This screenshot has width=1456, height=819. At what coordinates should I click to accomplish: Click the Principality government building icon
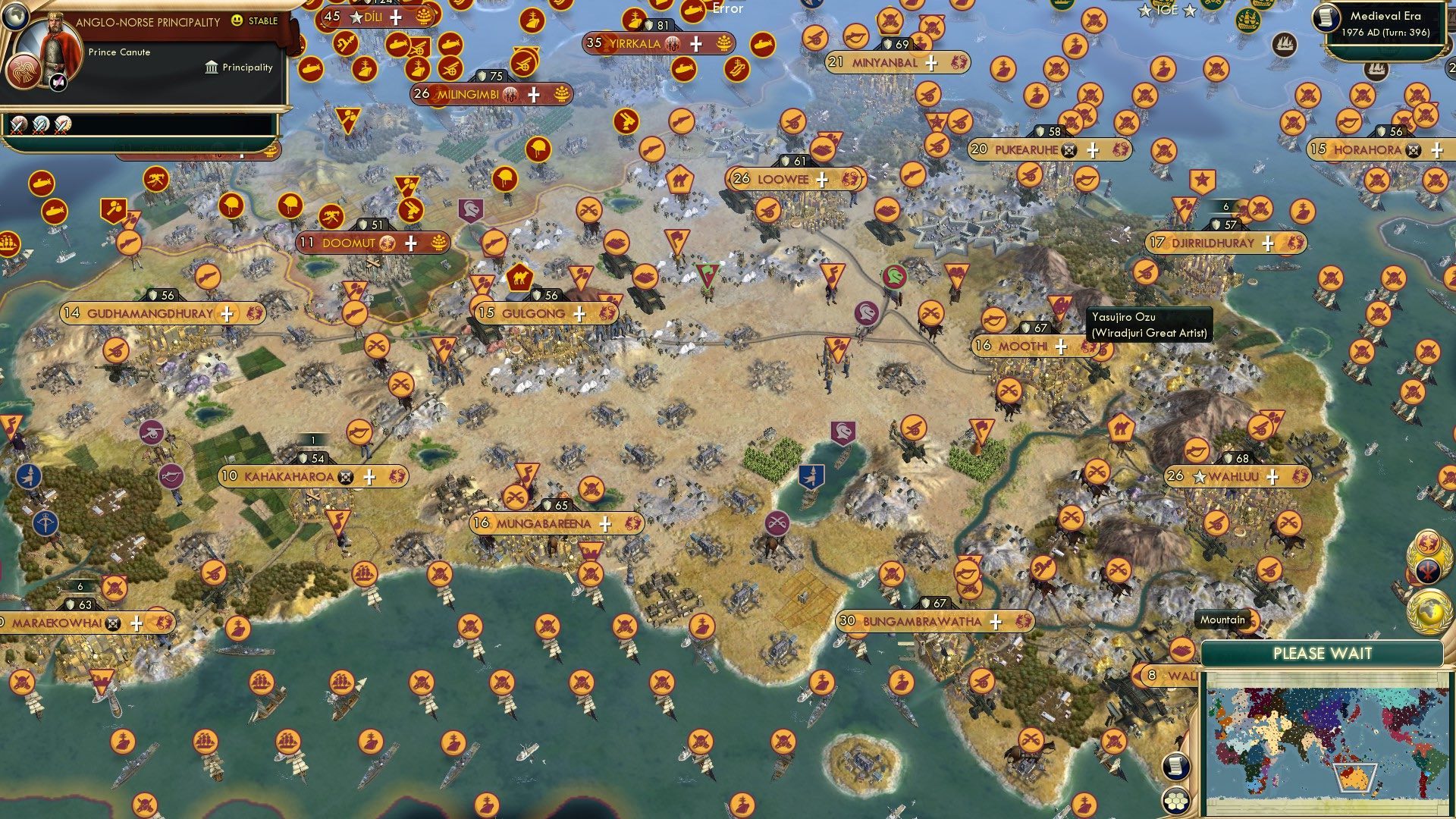click(x=212, y=68)
